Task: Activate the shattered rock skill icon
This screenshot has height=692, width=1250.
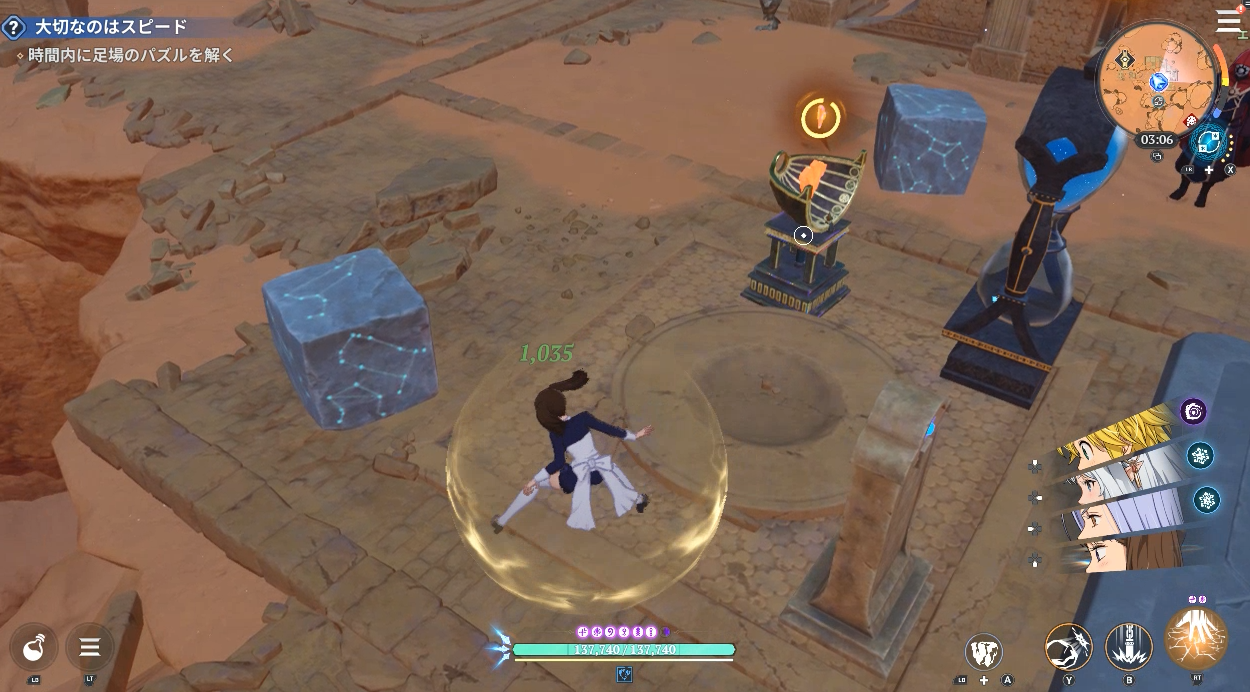Action: point(984,653)
